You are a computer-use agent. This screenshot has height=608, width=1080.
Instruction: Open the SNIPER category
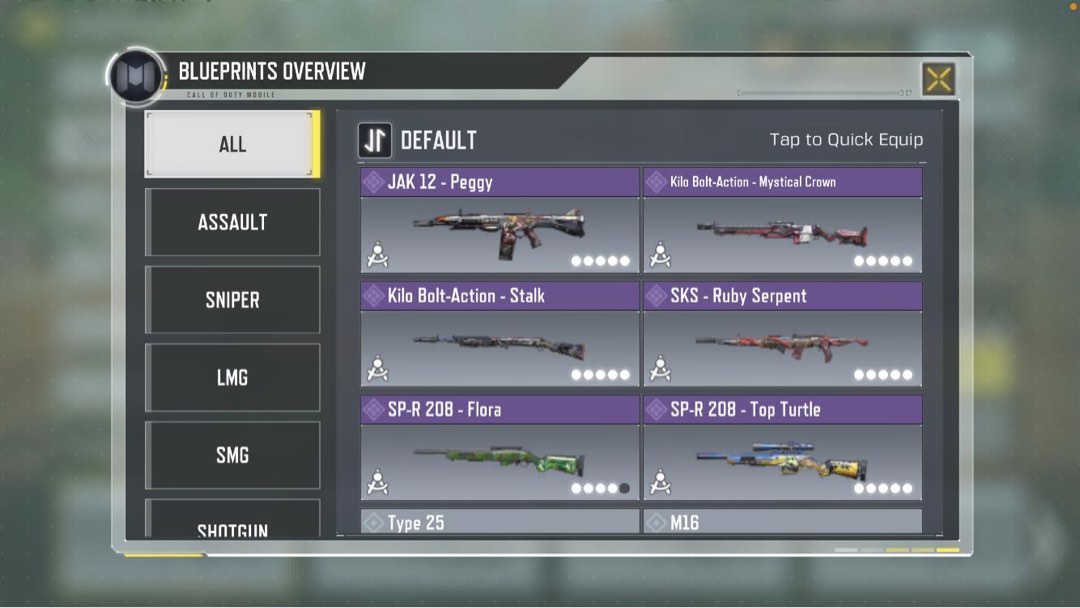point(232,300)
